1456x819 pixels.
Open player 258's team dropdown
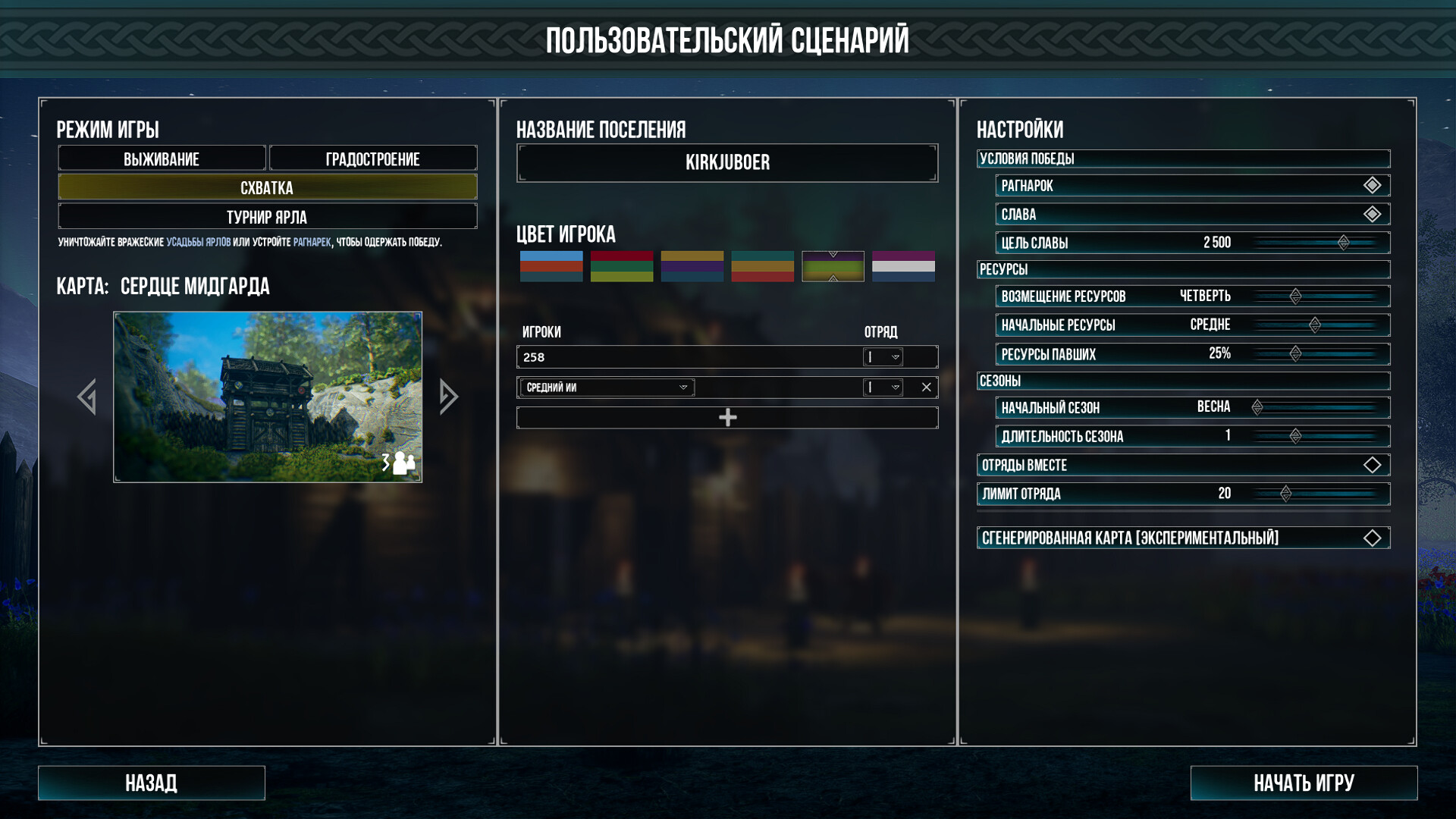tap(883, 357)
